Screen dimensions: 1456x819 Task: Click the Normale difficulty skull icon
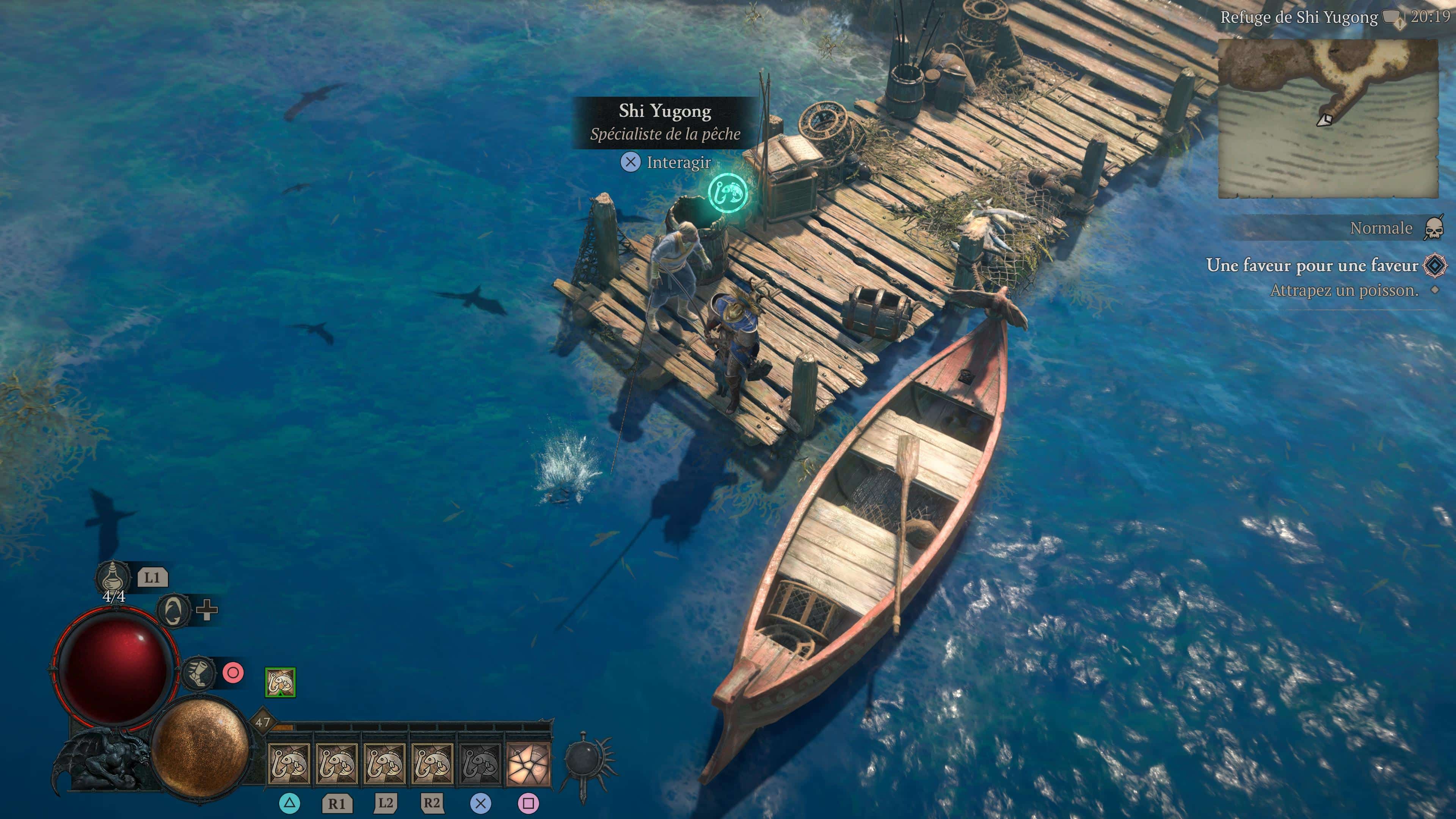pyautogui.click(x=1434, y=228)
